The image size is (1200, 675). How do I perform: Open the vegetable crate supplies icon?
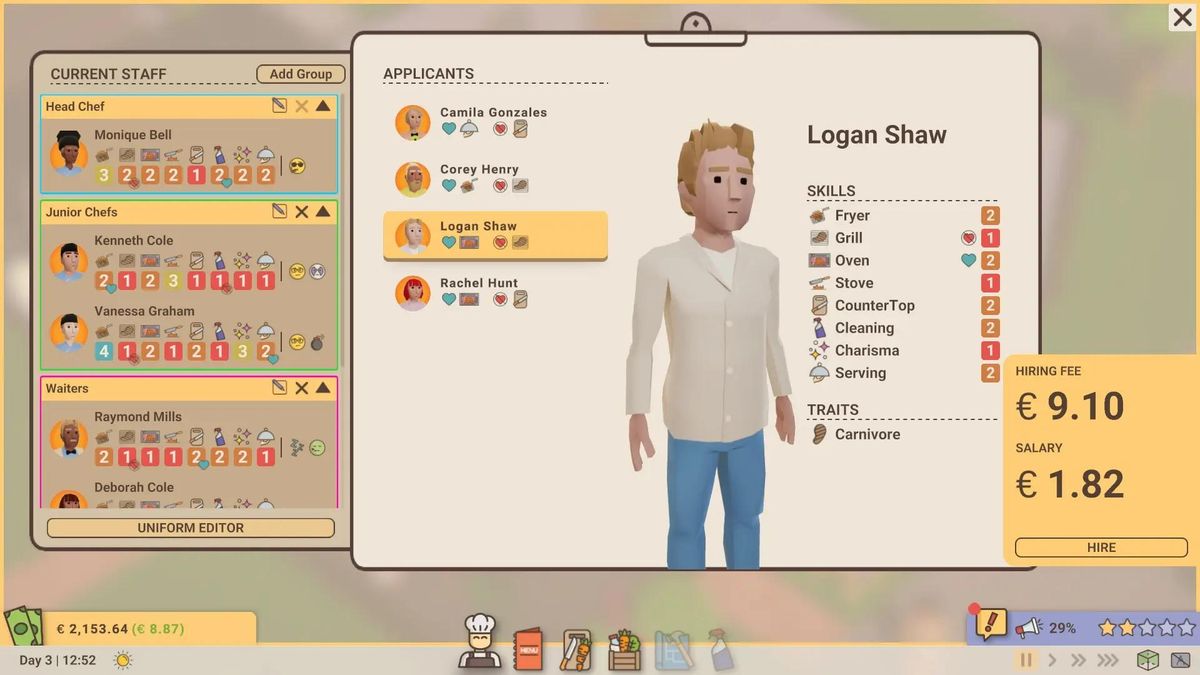(x=624, y=650)
